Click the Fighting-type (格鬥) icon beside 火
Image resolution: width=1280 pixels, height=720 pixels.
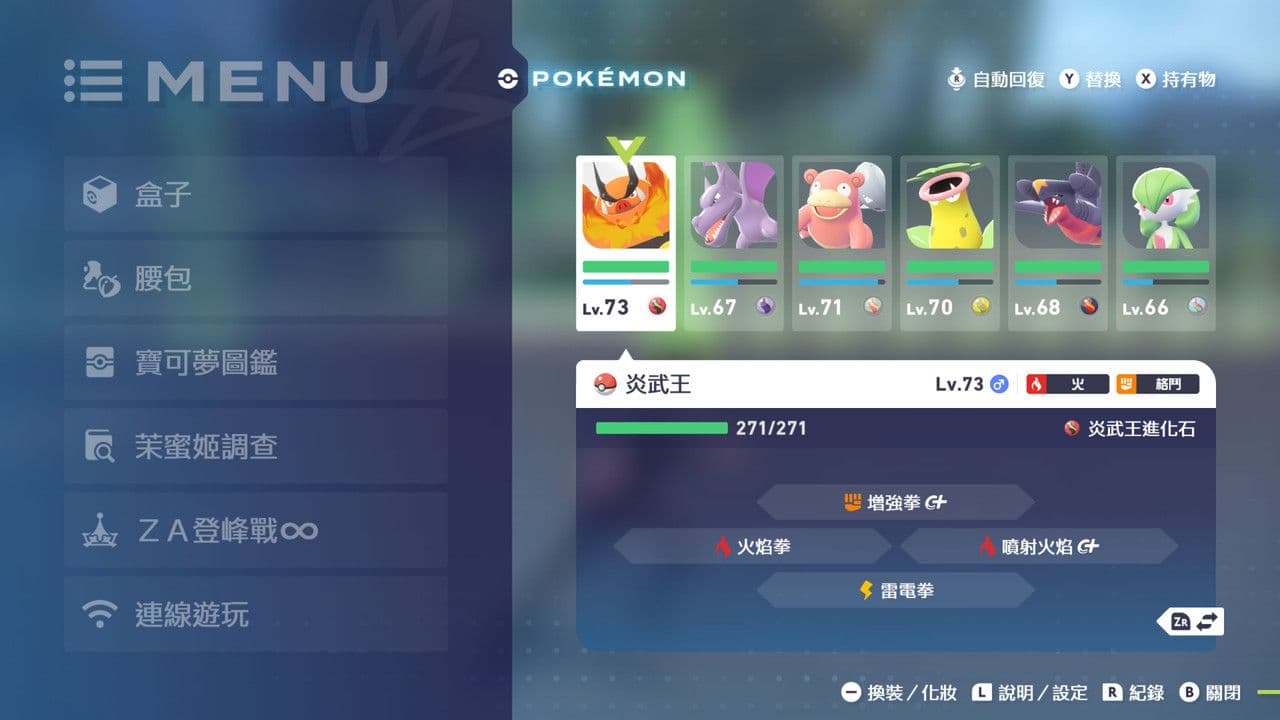(1127, 383)
